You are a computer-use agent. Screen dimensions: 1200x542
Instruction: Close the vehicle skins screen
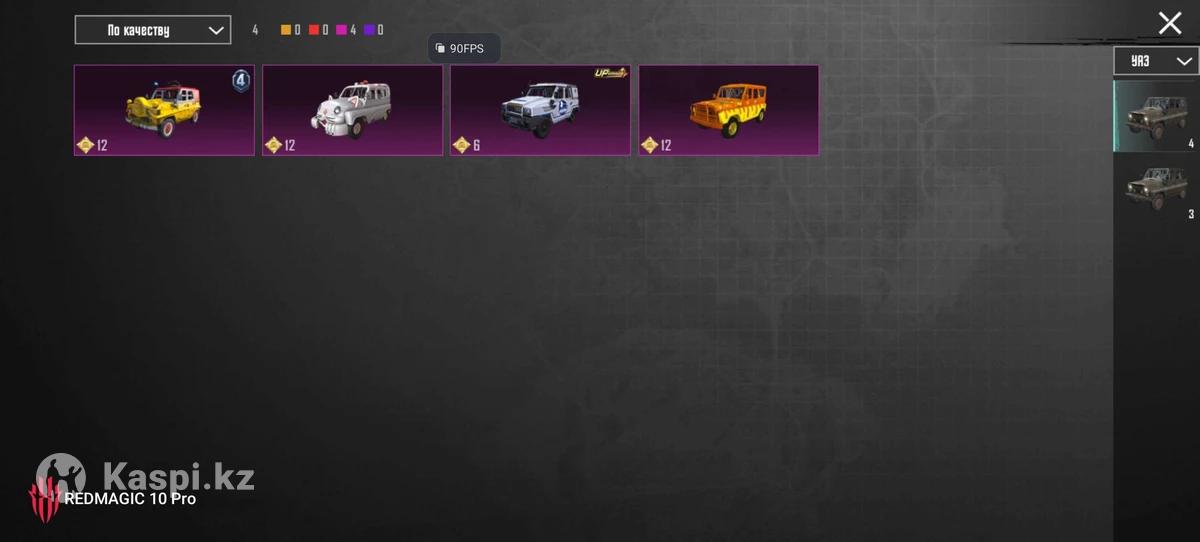(1169, 24)
